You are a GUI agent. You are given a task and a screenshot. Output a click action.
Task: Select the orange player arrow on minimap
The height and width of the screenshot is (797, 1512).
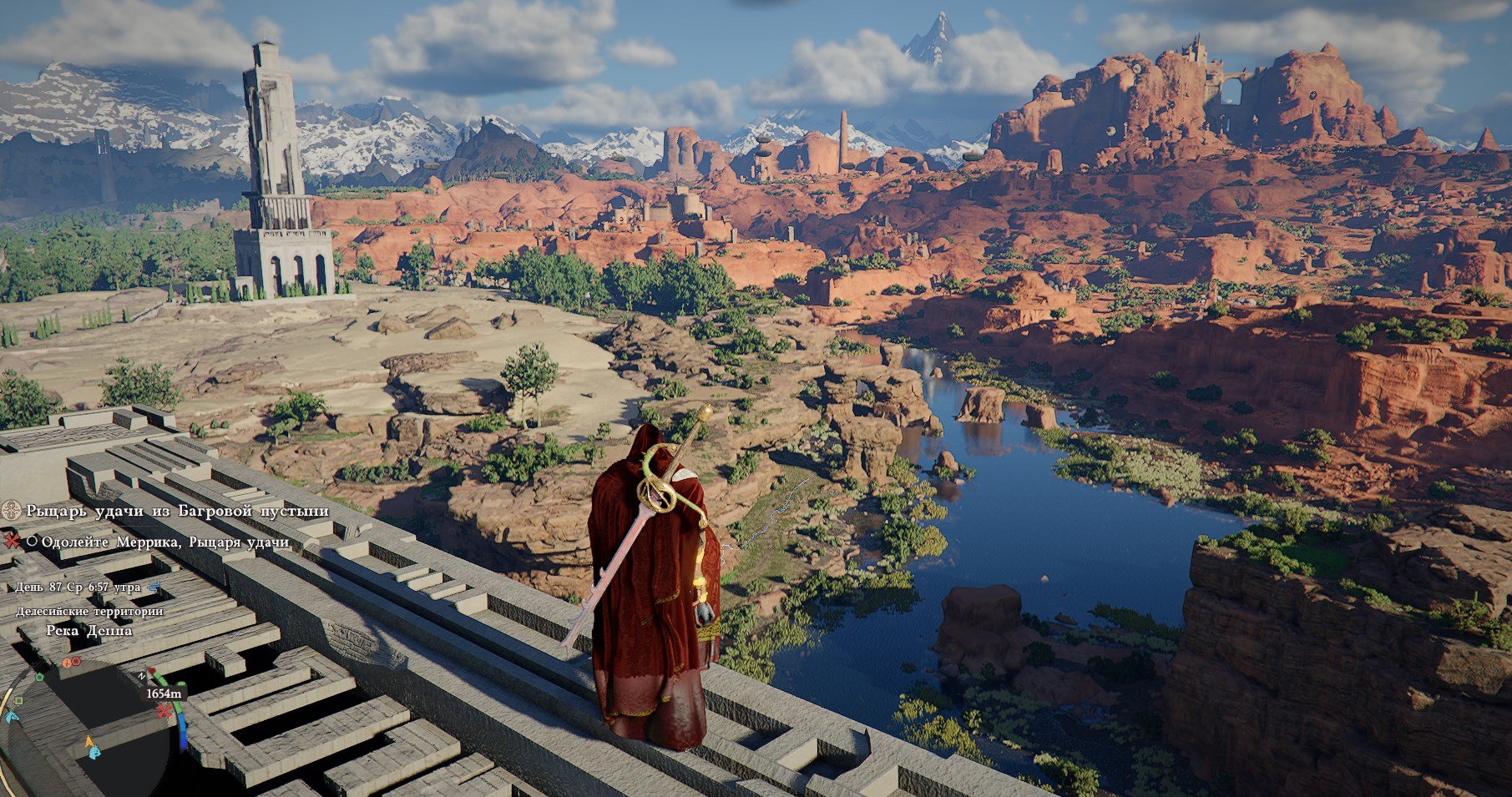pyautogui.click(x=89, y=741)
